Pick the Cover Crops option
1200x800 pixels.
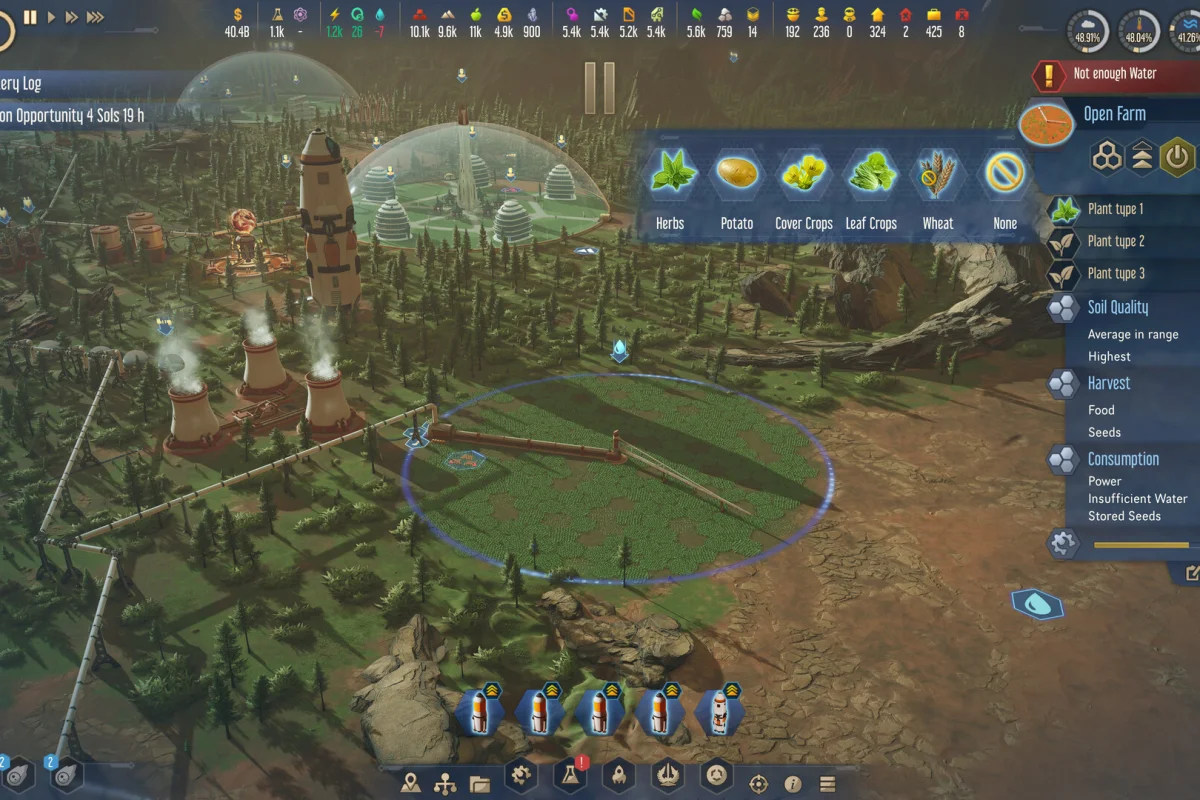click(804, 177)
